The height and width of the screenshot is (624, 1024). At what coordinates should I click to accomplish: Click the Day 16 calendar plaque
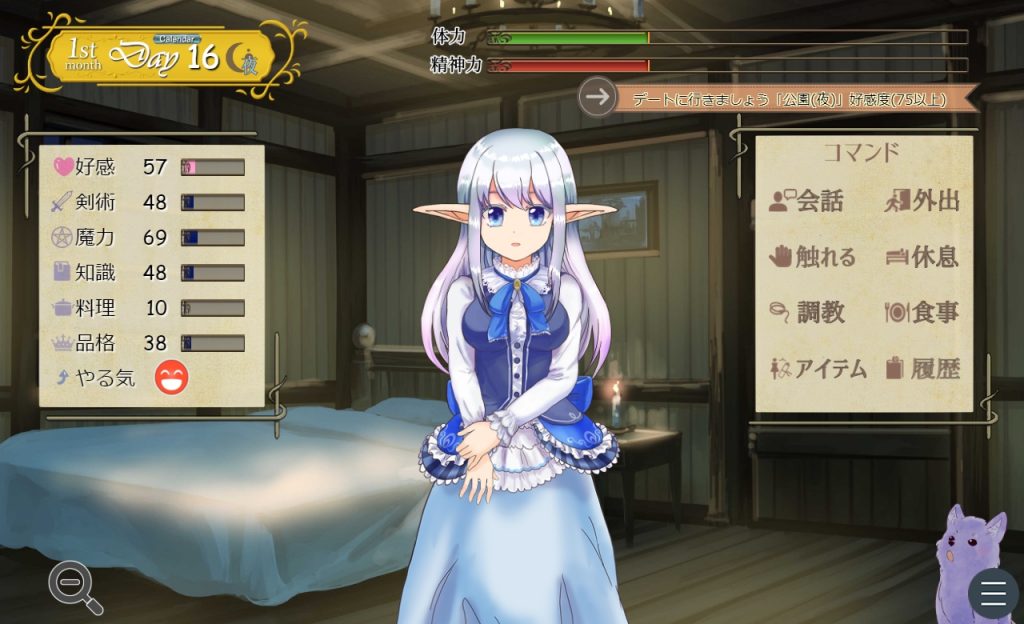pyautogui.click(x=160, y=55)
